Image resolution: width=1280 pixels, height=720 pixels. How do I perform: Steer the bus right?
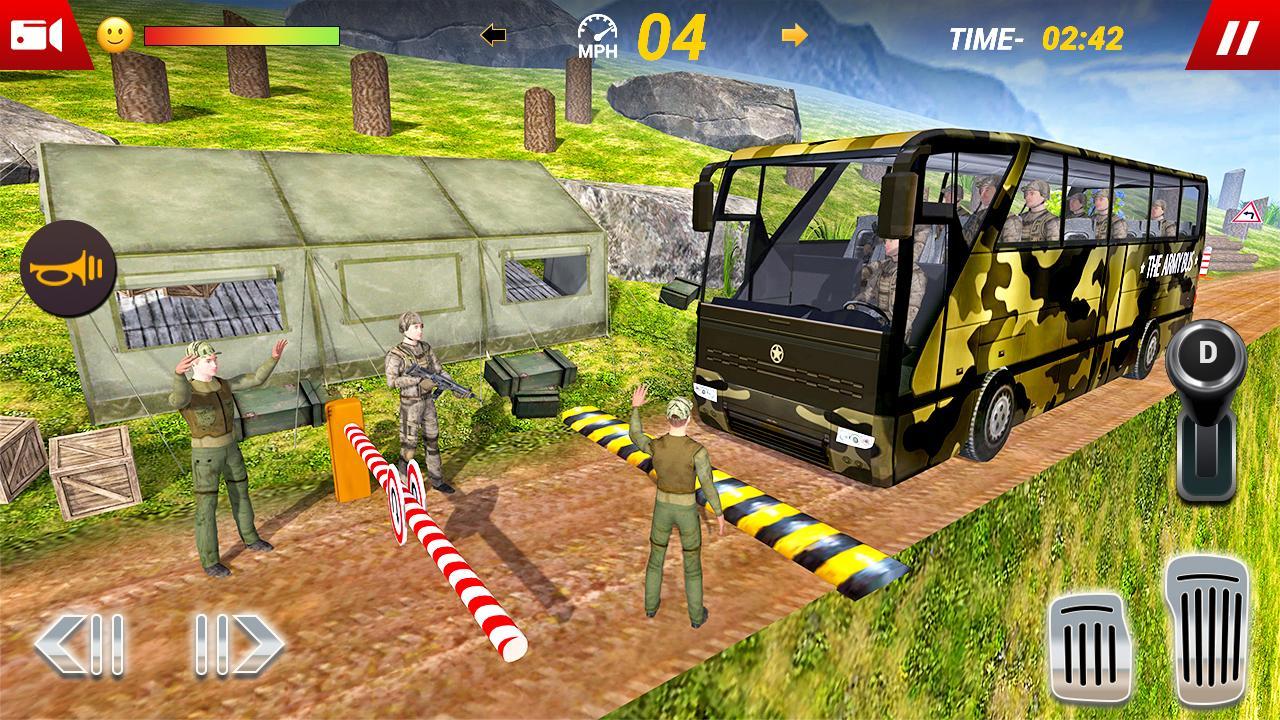point(240,644)
